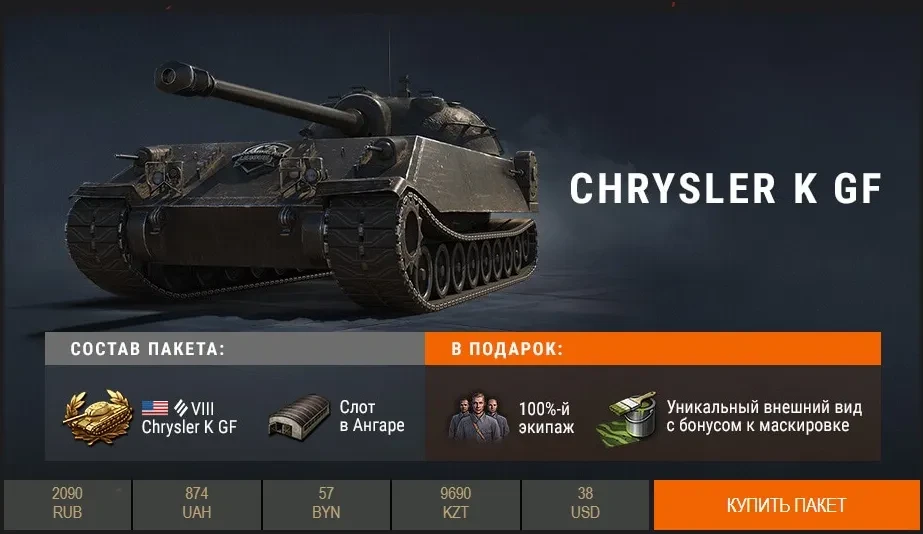
Task: Pick the 57 BYN price option
Action: (x=326, y=505)
